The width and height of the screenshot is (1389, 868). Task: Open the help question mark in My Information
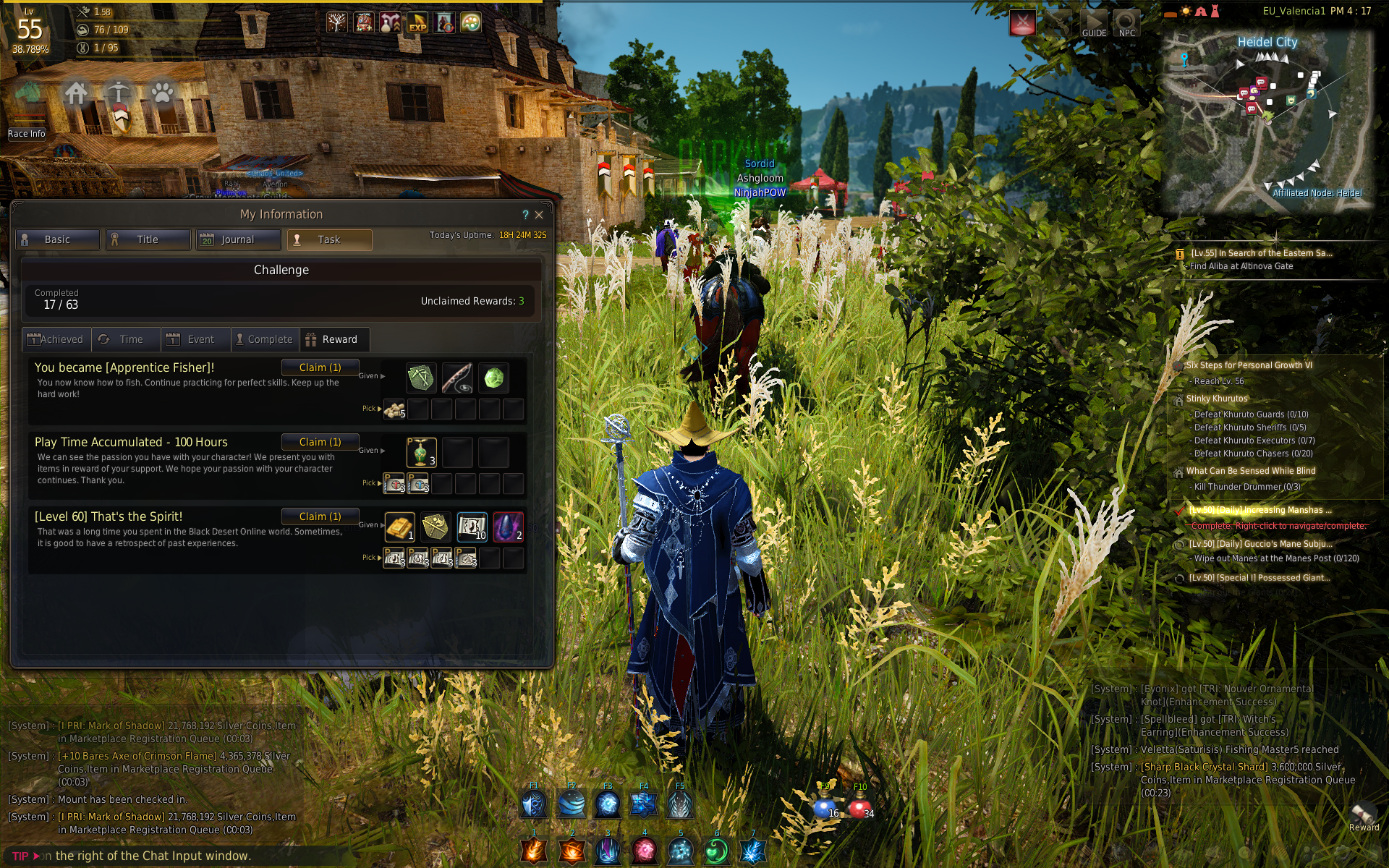[525, 215]
